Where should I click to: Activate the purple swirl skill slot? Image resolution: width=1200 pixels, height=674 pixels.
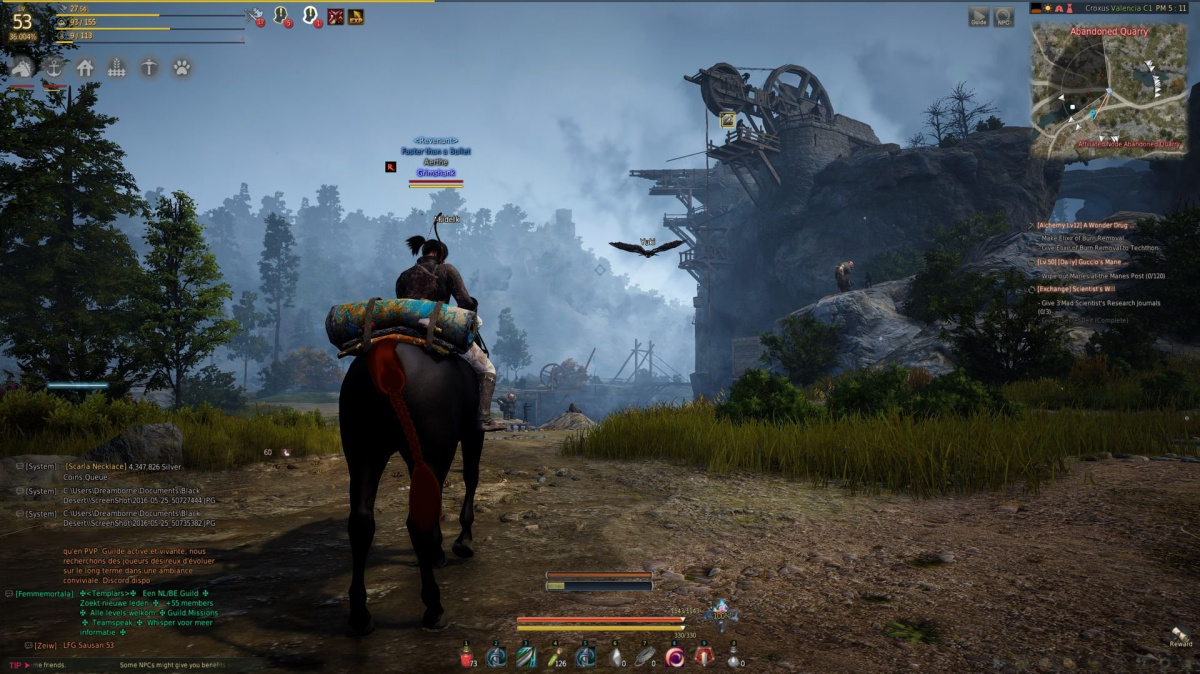point(675,656)
